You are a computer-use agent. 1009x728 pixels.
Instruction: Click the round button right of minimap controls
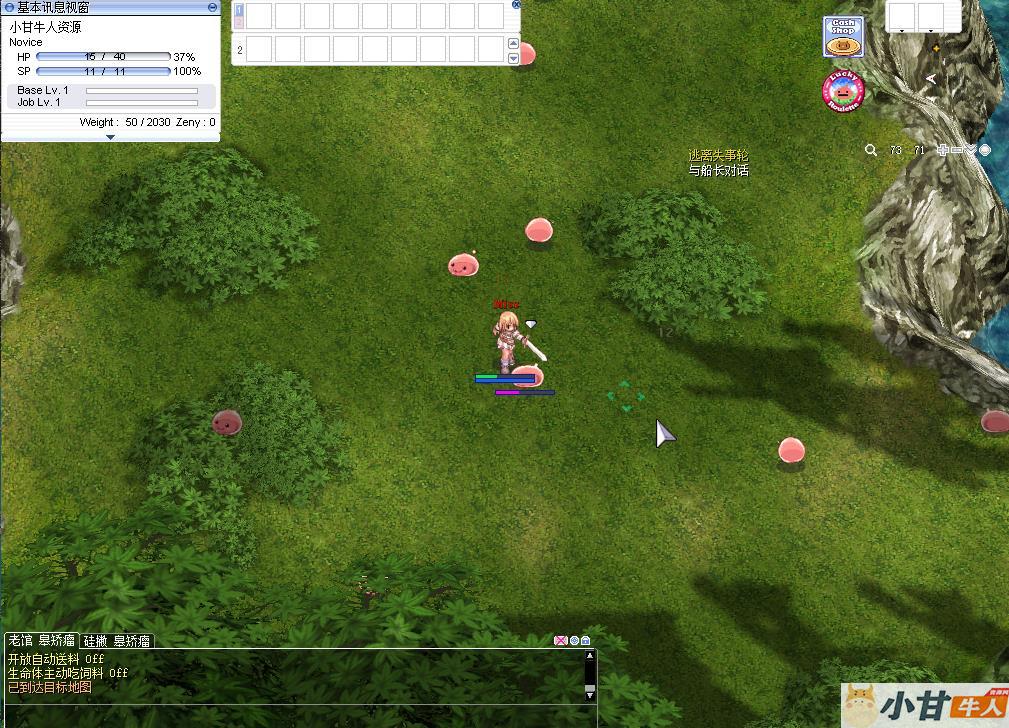pos(985,150)
